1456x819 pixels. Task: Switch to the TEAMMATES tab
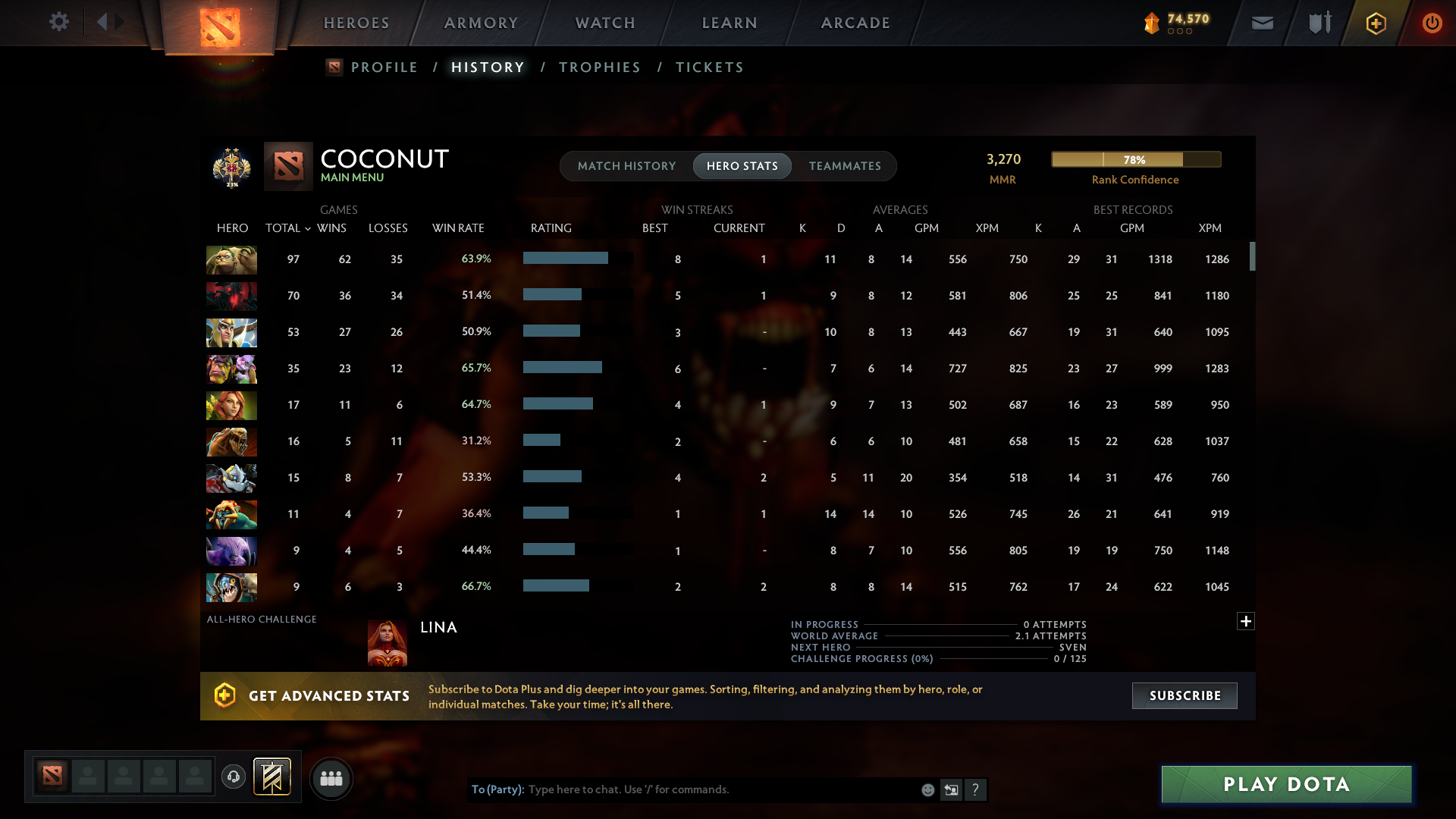(845, 165)
